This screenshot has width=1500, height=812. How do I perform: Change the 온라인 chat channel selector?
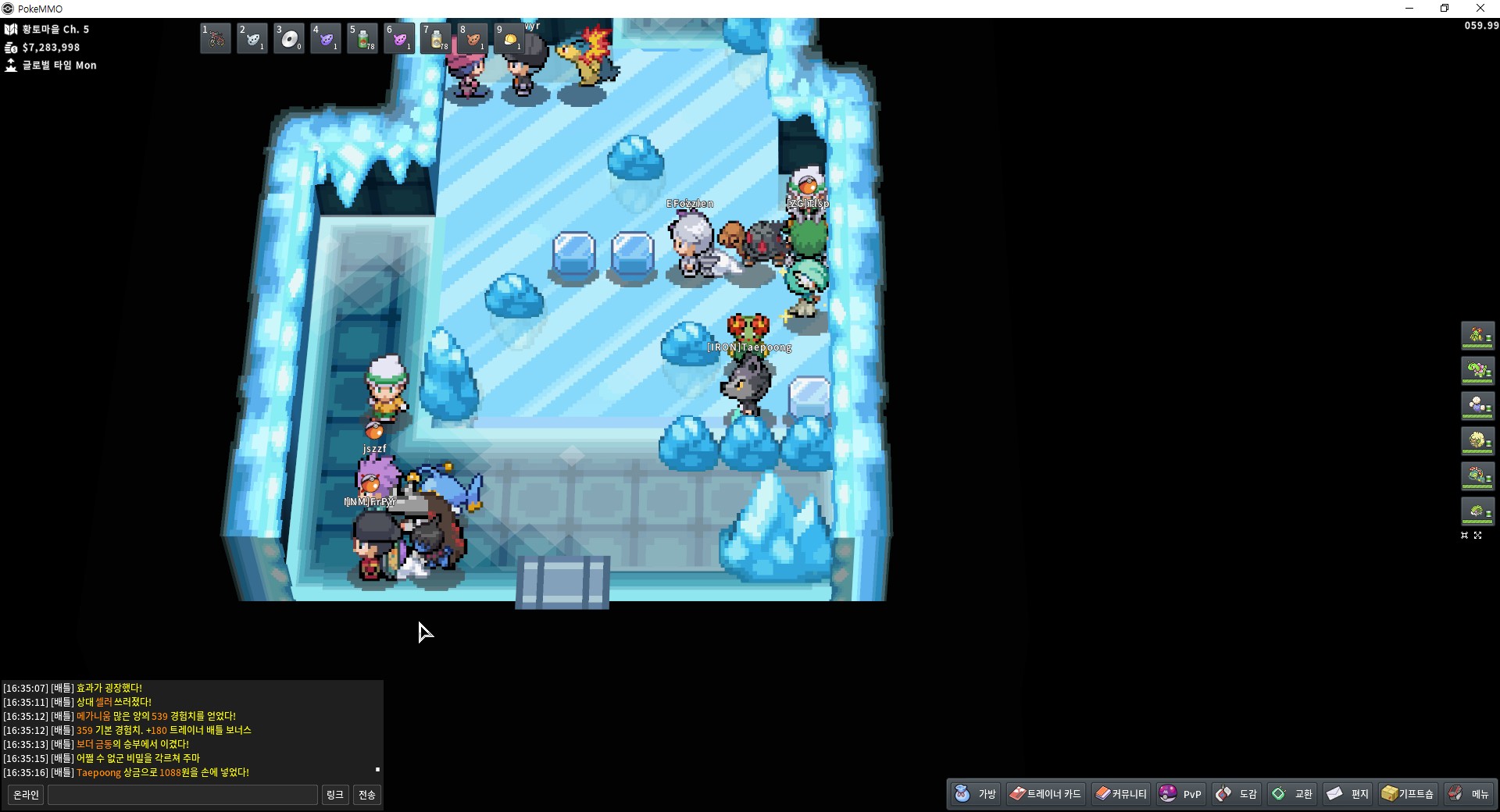[x=26, y=795]
